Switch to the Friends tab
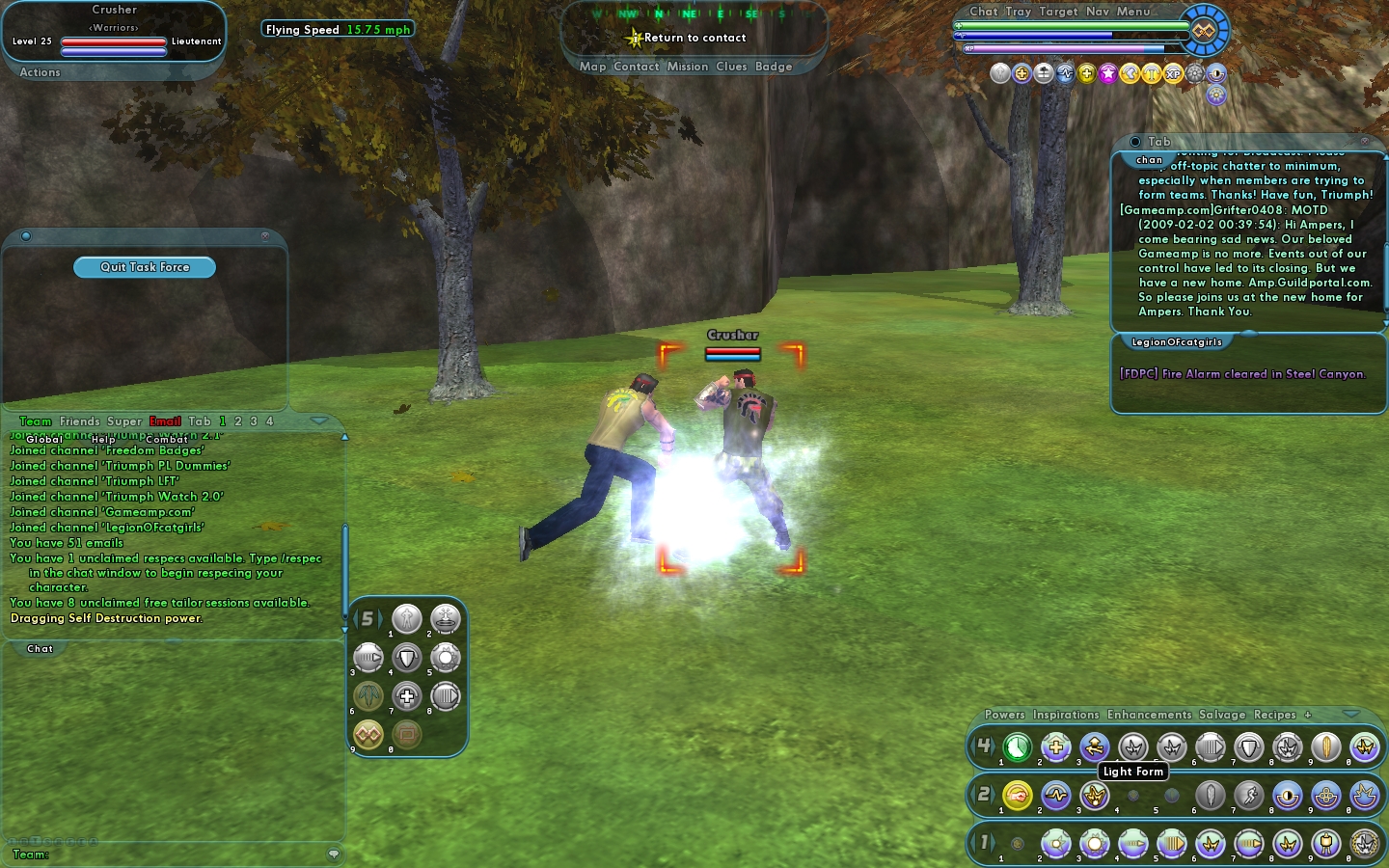 click(79, 421)
